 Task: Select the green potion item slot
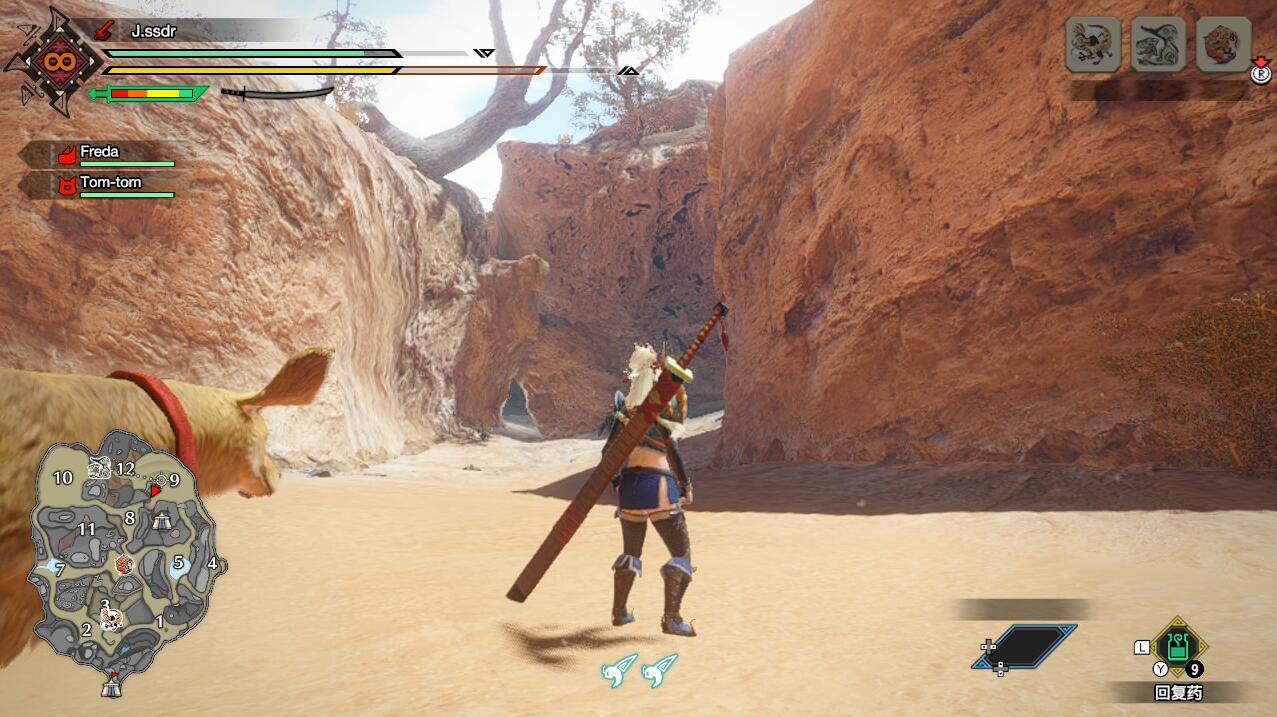[x=1178, y=647]
